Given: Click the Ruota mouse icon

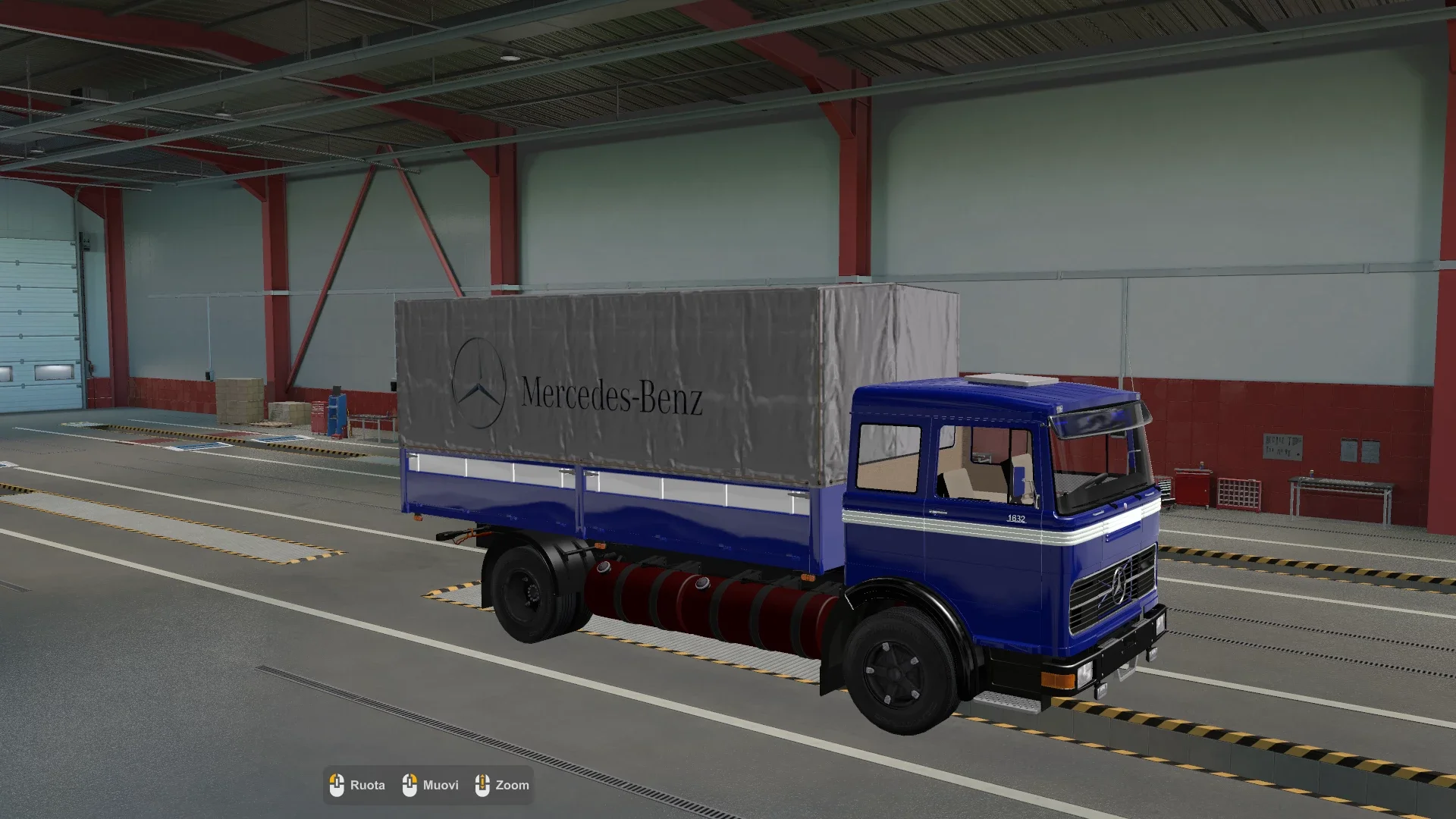Looking at the screenshot, I should point(337,784).
